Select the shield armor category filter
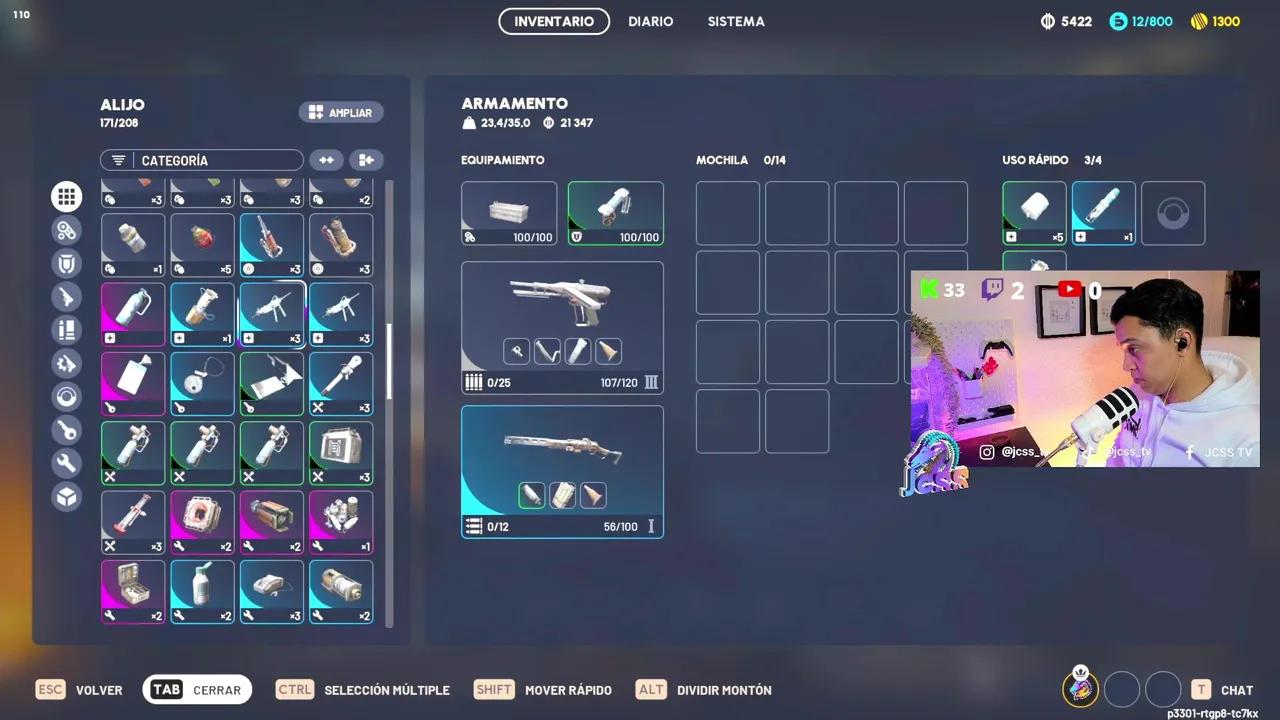1280x720 pixels. [x=66, y=262]
